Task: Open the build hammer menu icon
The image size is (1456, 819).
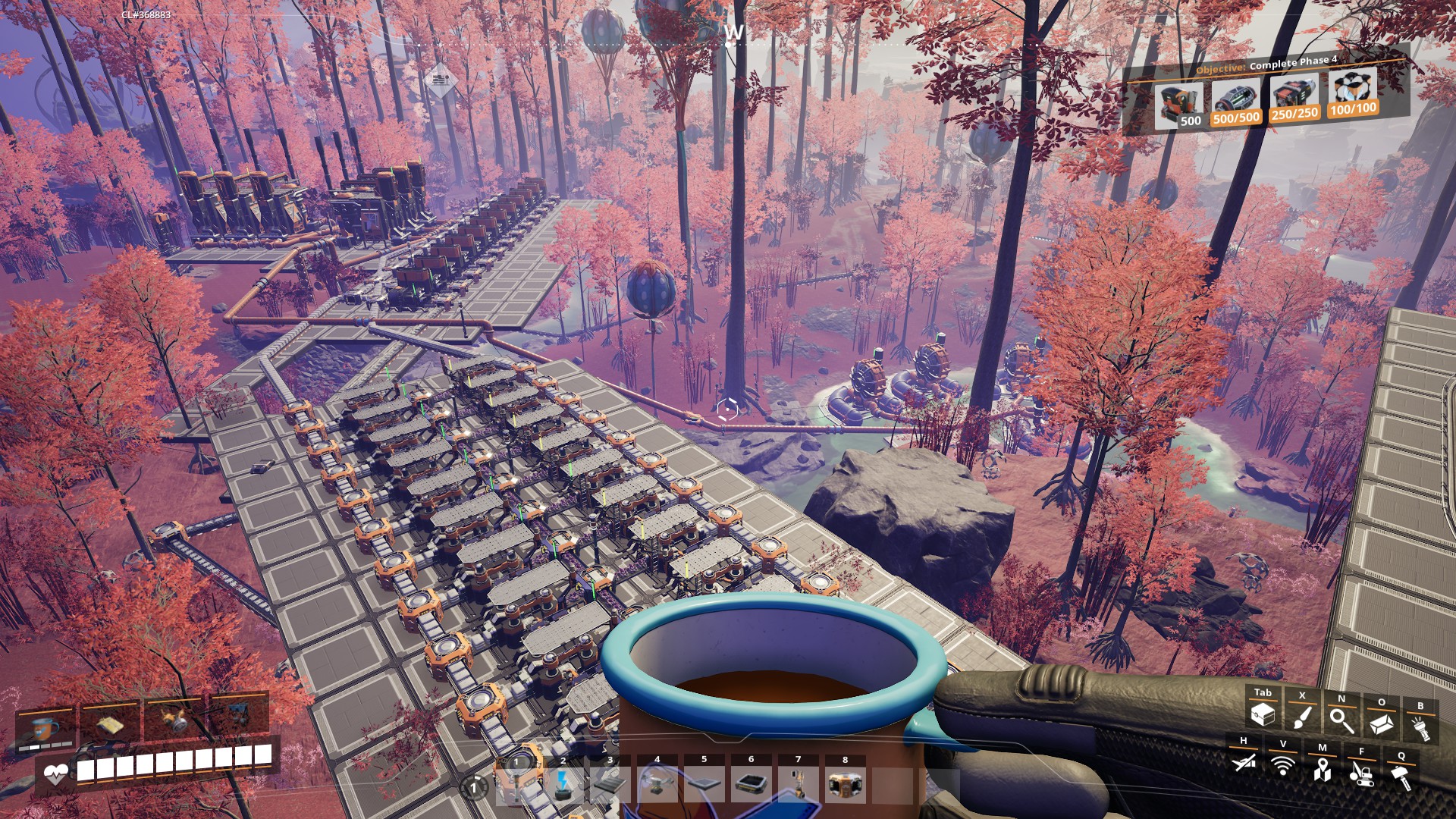Action: click(x=1401, y=777)
